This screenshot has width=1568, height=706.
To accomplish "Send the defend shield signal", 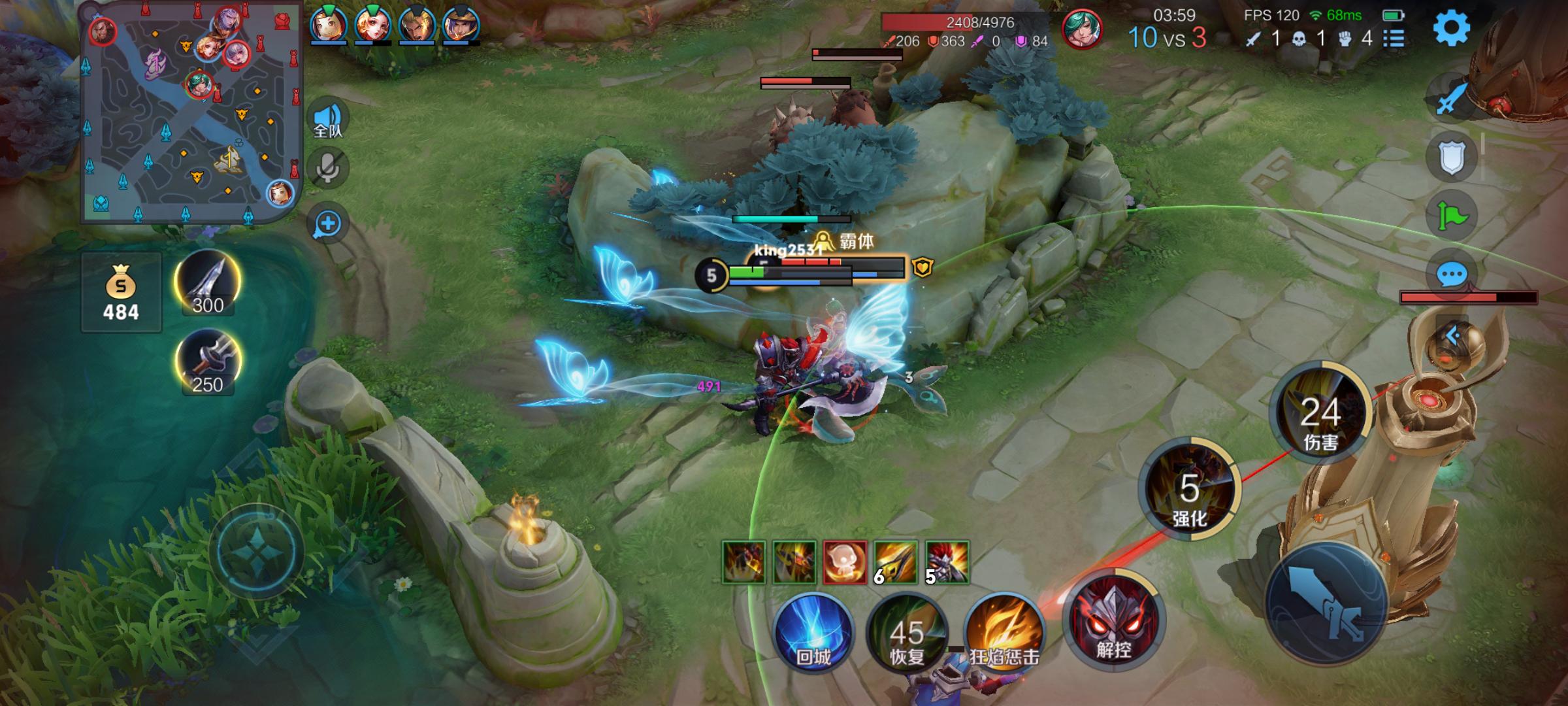I will [x=1452, y=157].
